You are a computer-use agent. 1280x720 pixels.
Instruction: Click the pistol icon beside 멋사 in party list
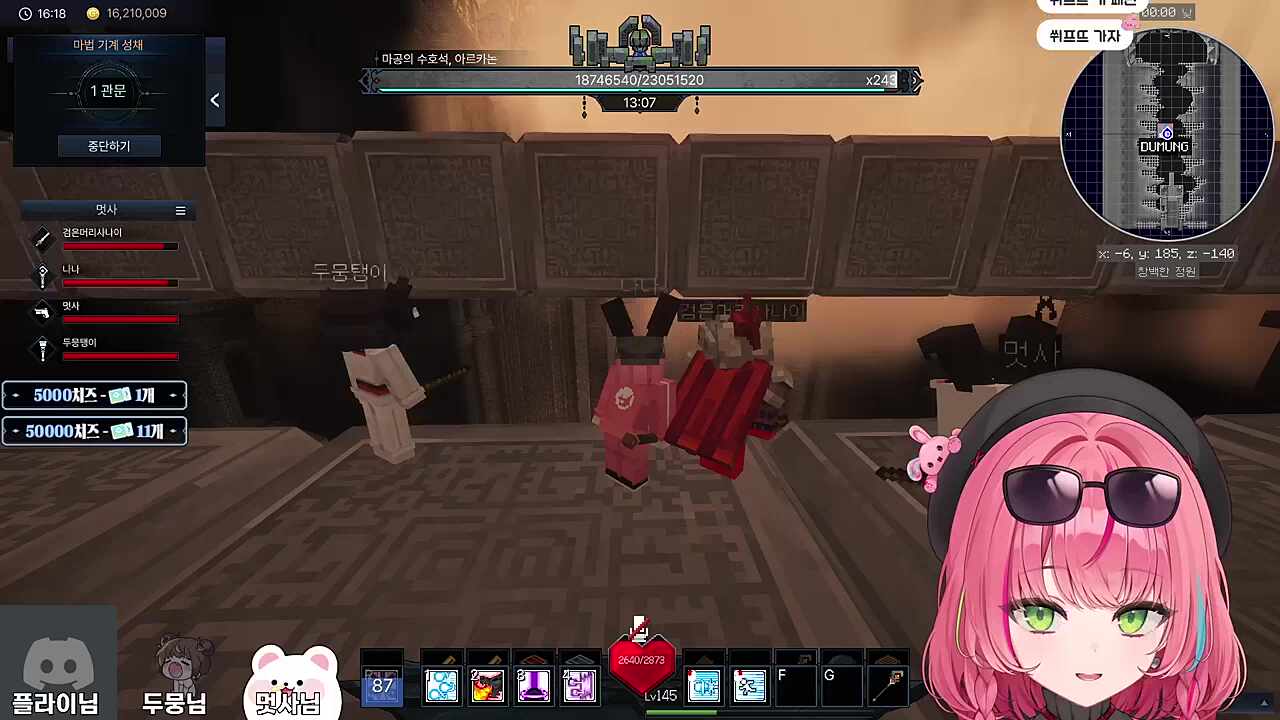(x=42, y=312)
